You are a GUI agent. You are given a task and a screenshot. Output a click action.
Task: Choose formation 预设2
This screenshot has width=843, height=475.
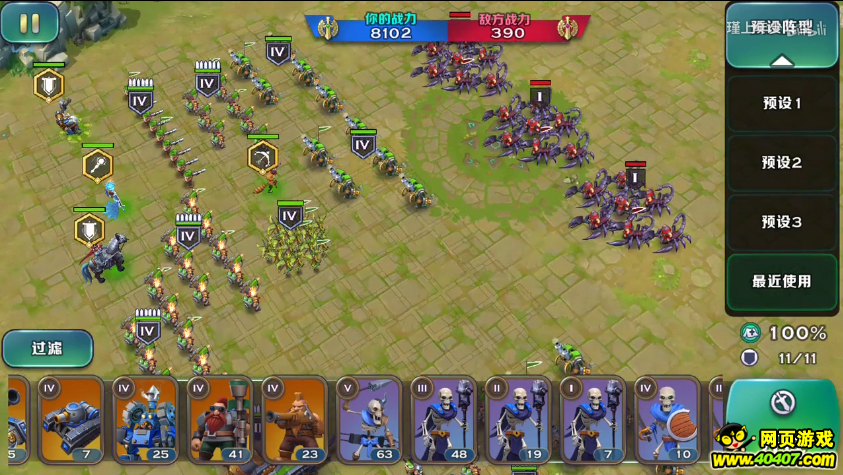pos(781,162)
